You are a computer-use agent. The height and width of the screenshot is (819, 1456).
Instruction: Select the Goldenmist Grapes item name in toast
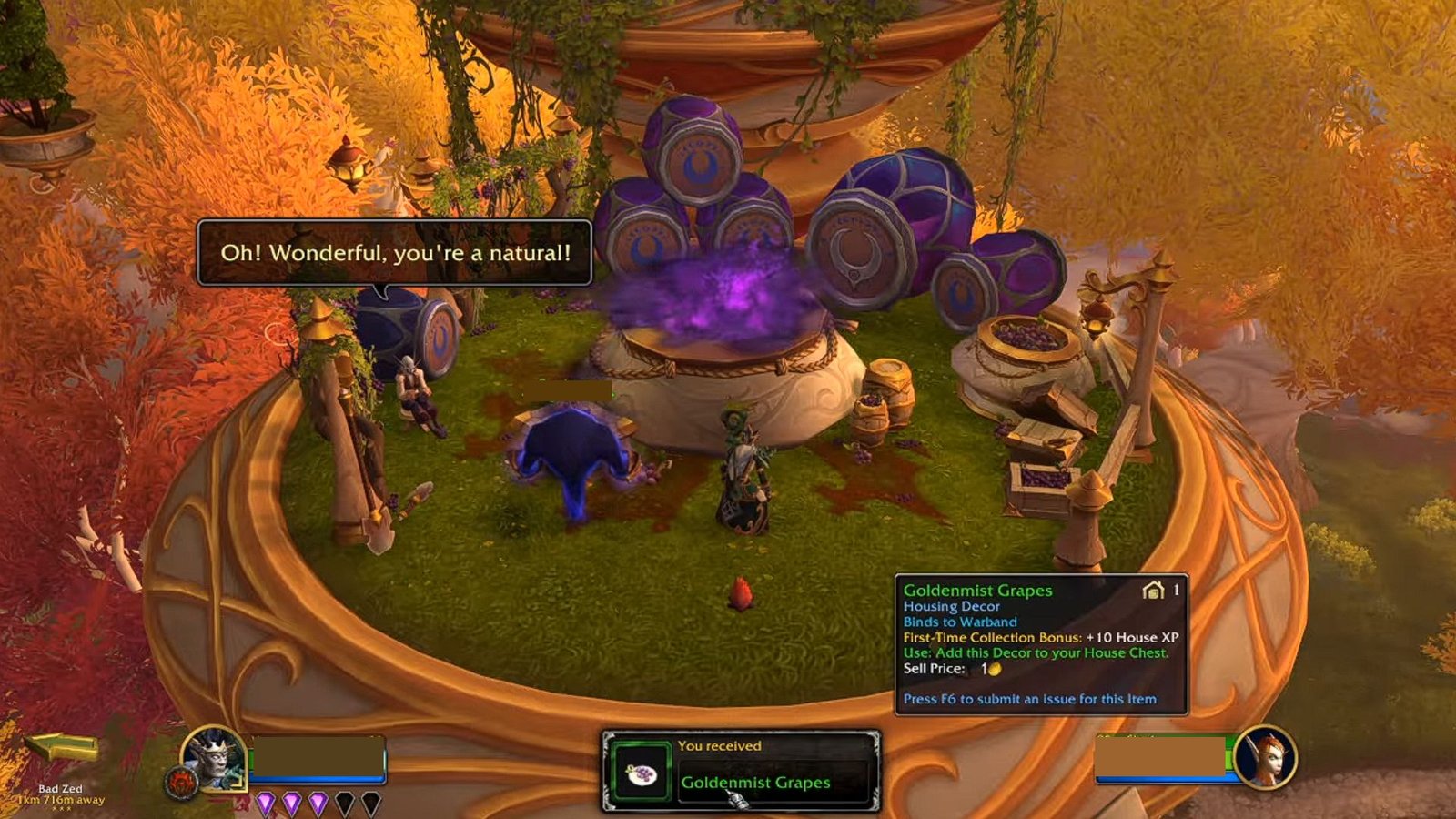tap(755, 783)
